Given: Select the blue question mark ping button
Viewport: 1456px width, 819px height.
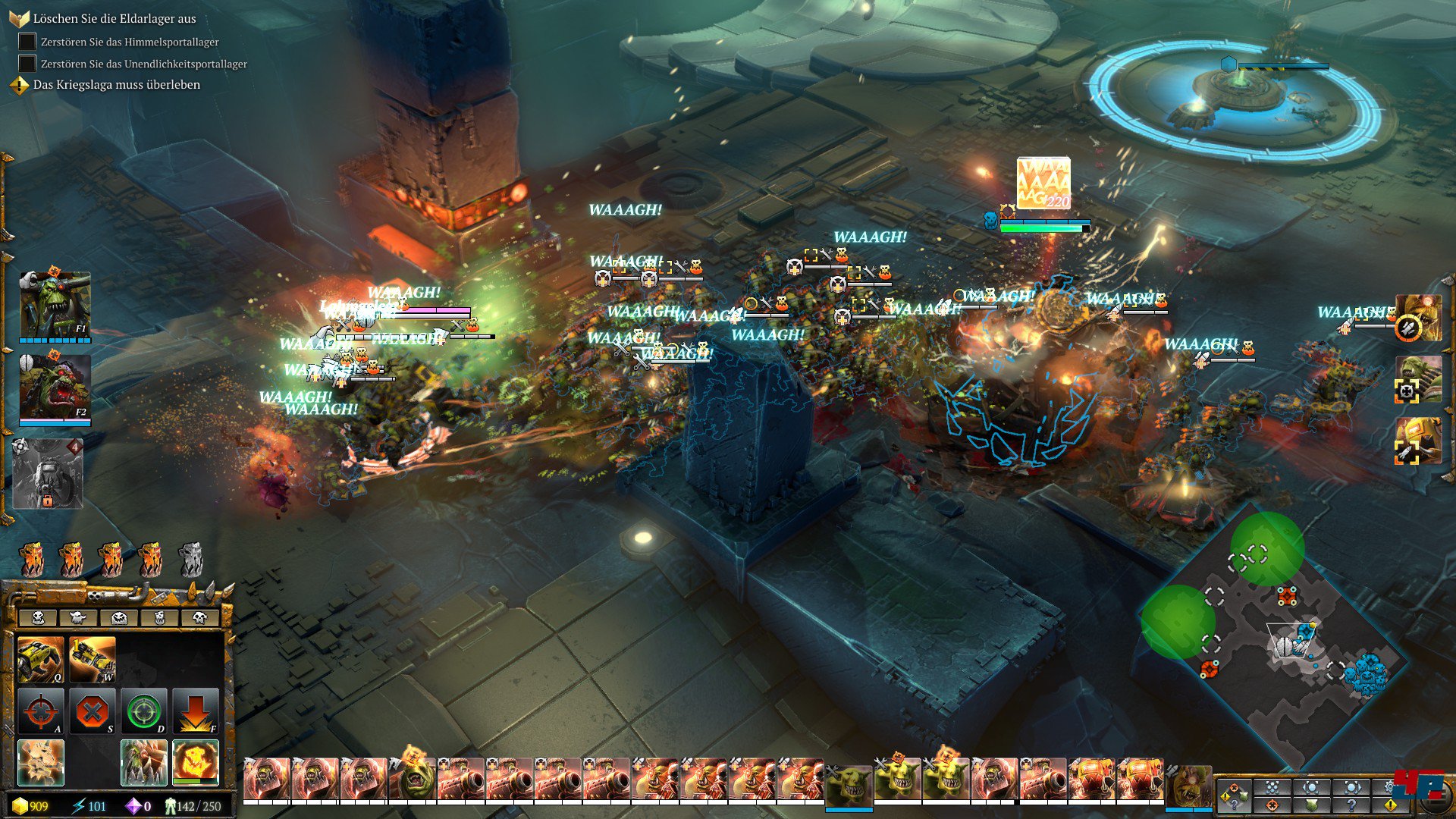Looking at the screenshot, I should [1351, 805].
